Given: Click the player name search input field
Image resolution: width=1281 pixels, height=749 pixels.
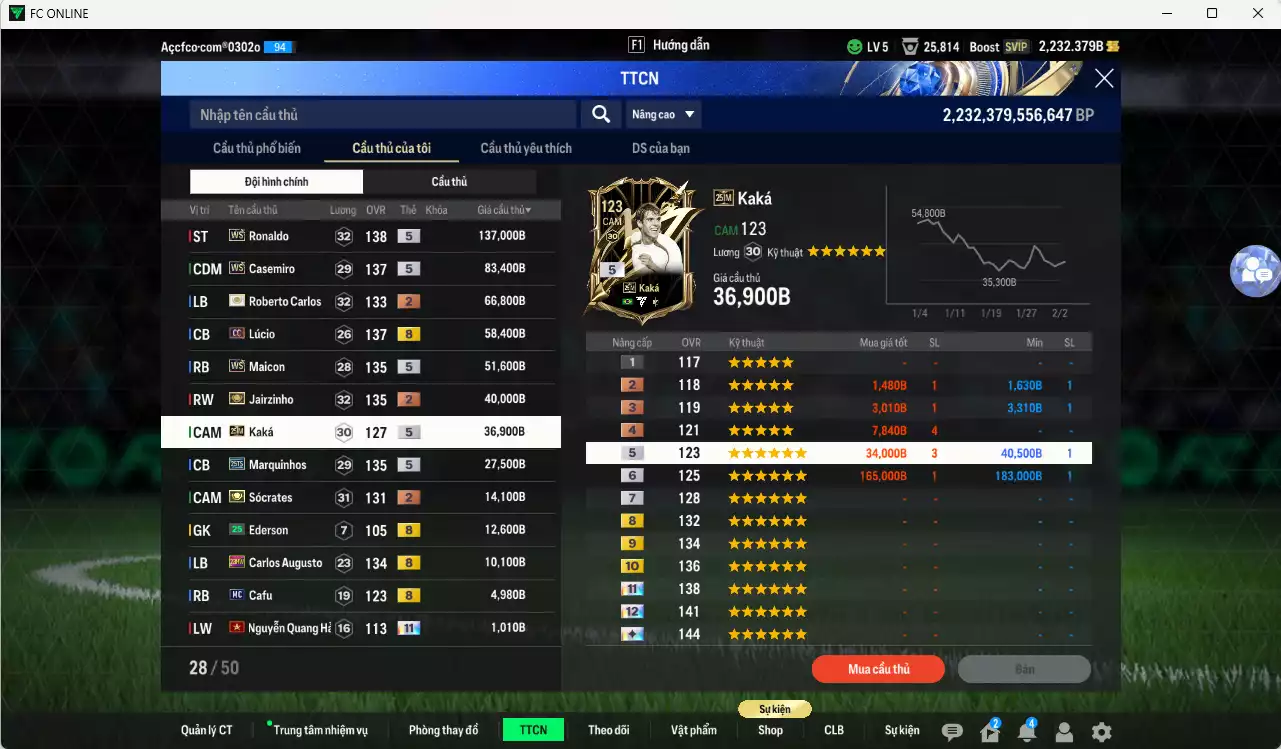Looking at the screenshot, I should (380, 114).
